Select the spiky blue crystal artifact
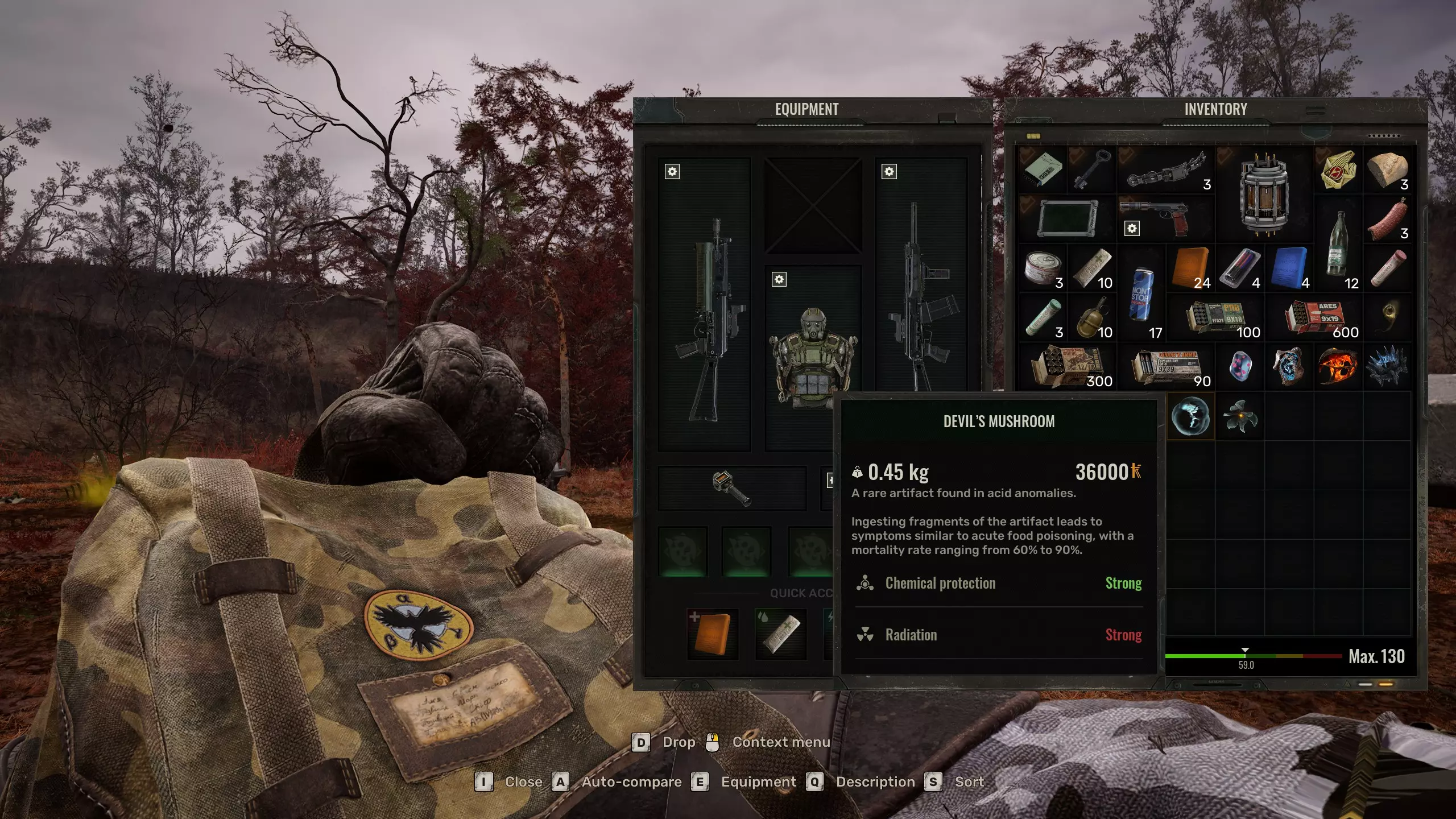Screen dimensions: 1456x819 point(1387,366)
